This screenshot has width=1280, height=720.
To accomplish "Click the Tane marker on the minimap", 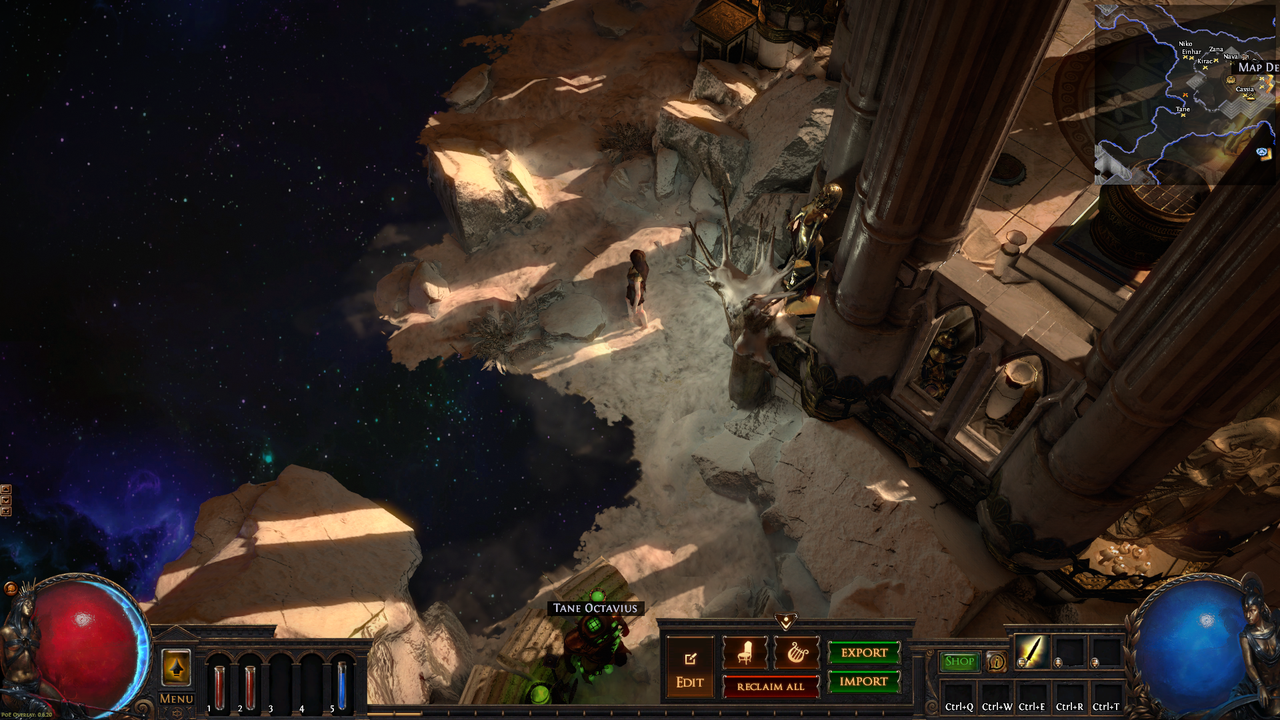I will [x=1183, y=113].
